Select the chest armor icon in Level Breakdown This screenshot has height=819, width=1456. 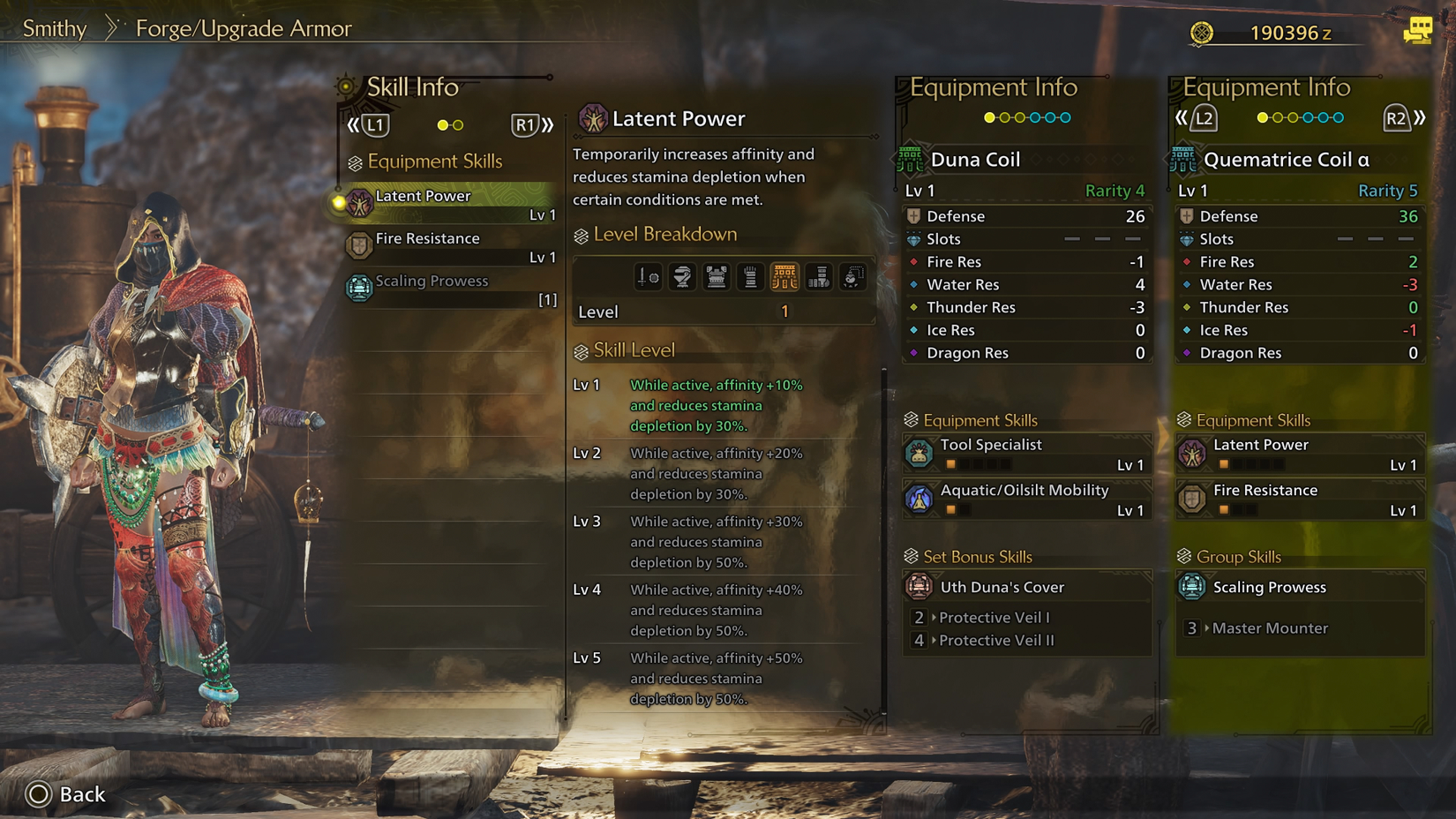pyautogui.click(x=716, y=276)
